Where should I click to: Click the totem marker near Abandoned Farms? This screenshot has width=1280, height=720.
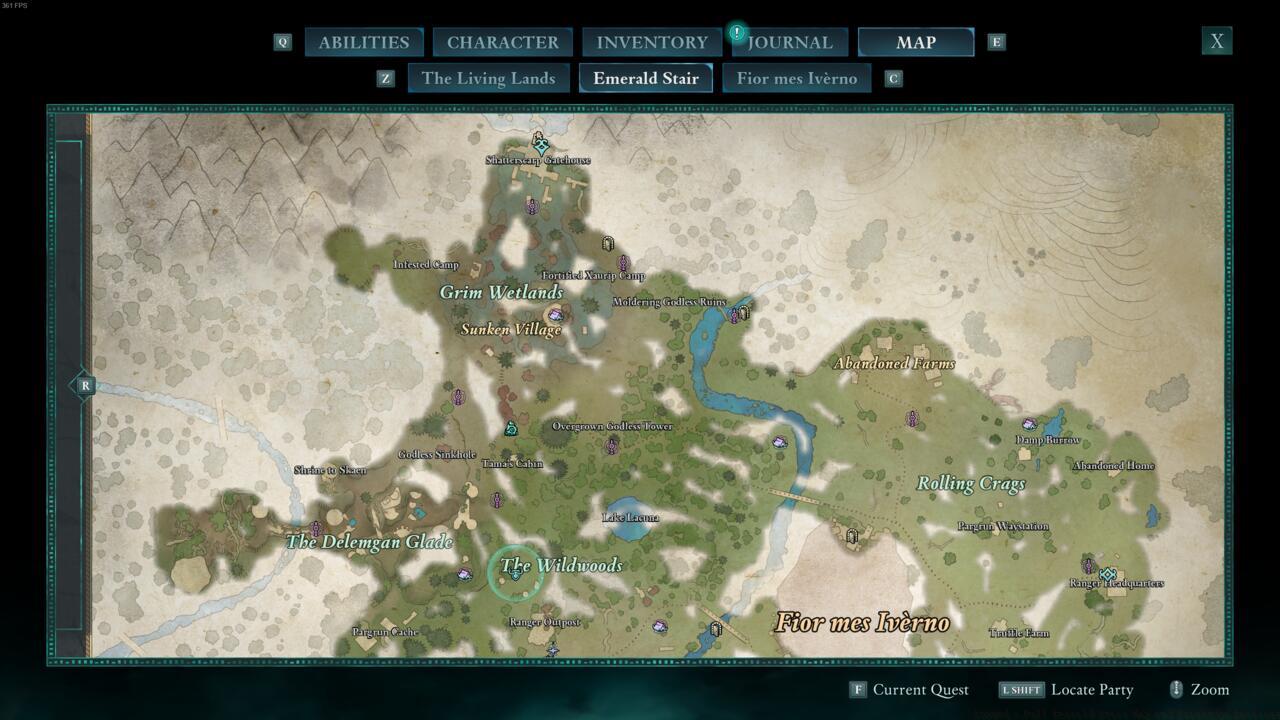[911, 418]
